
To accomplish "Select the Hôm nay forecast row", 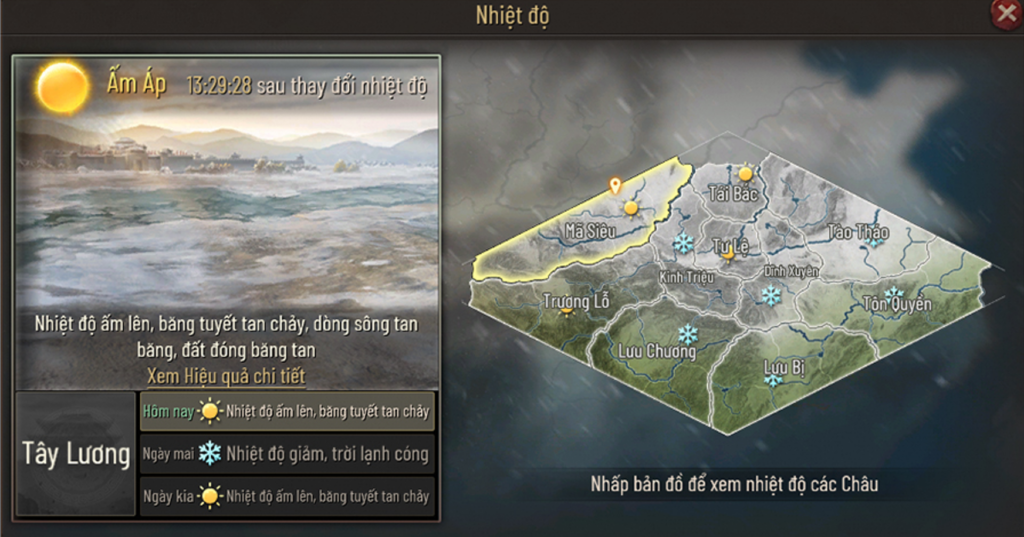I will (287, 410).
